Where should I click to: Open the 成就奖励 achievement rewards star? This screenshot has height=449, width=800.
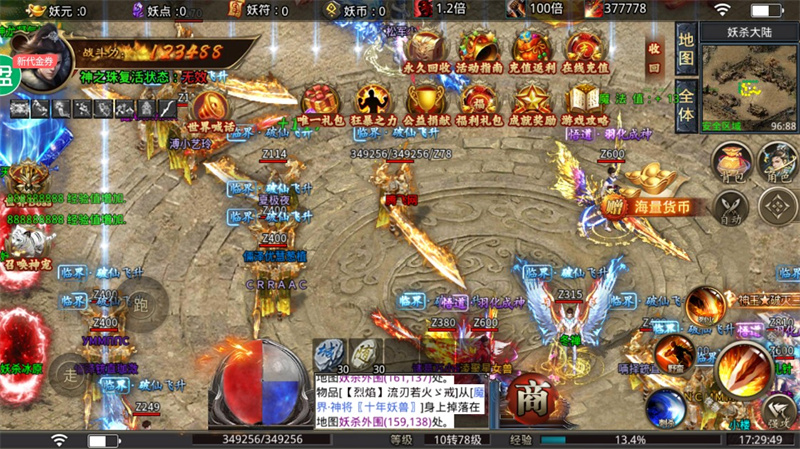pyautogui.click(x=531, y=102)
